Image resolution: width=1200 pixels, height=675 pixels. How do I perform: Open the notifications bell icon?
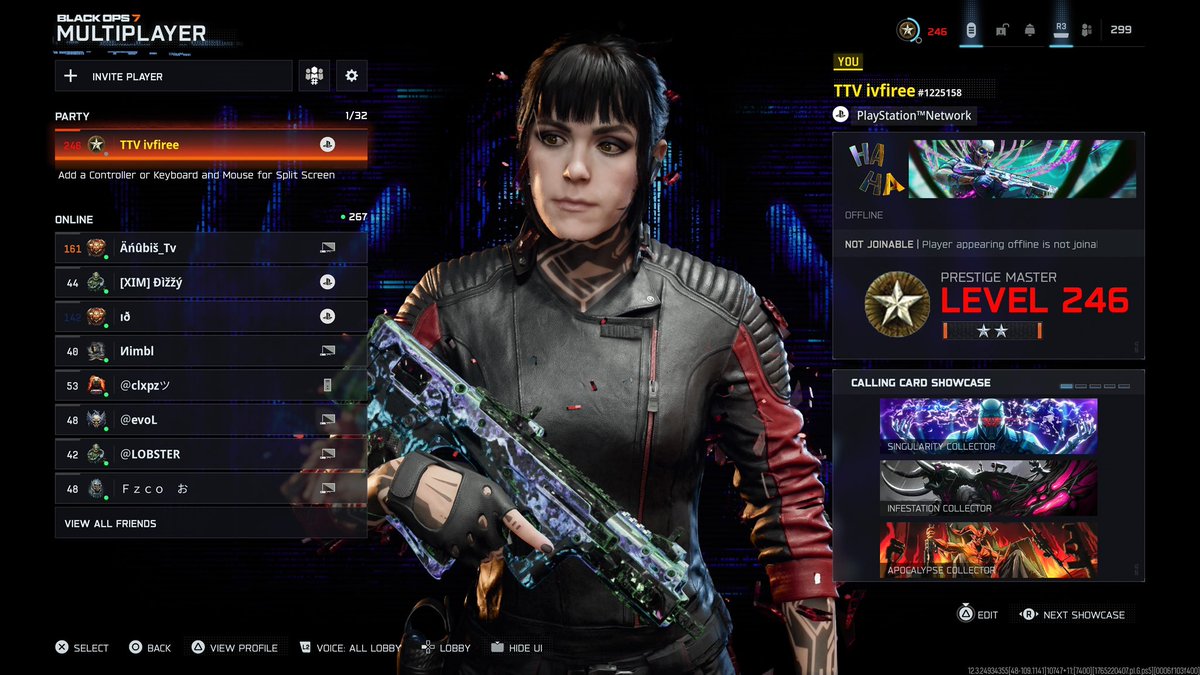(x=1029, y=30)
